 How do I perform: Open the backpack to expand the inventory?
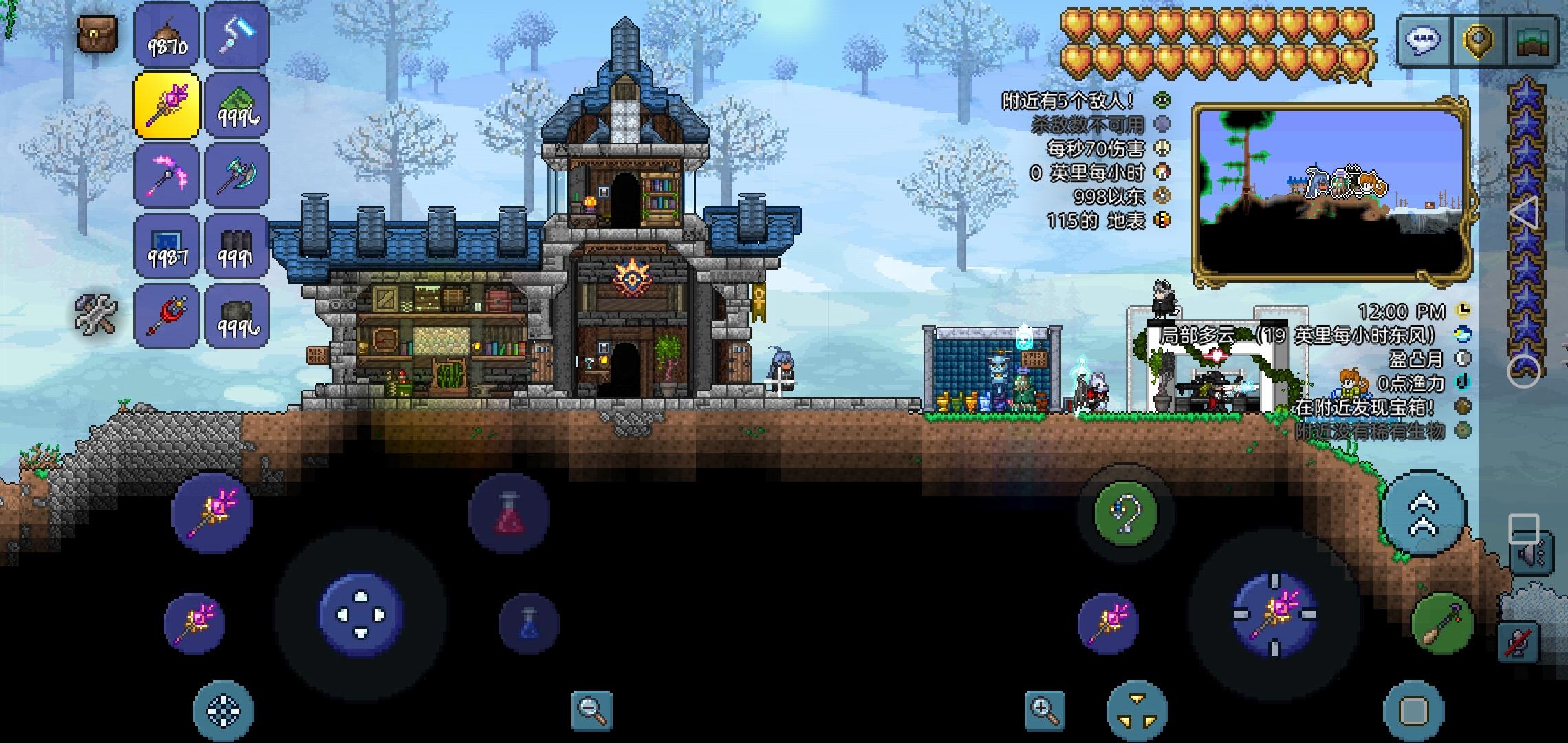pos(96,34)
